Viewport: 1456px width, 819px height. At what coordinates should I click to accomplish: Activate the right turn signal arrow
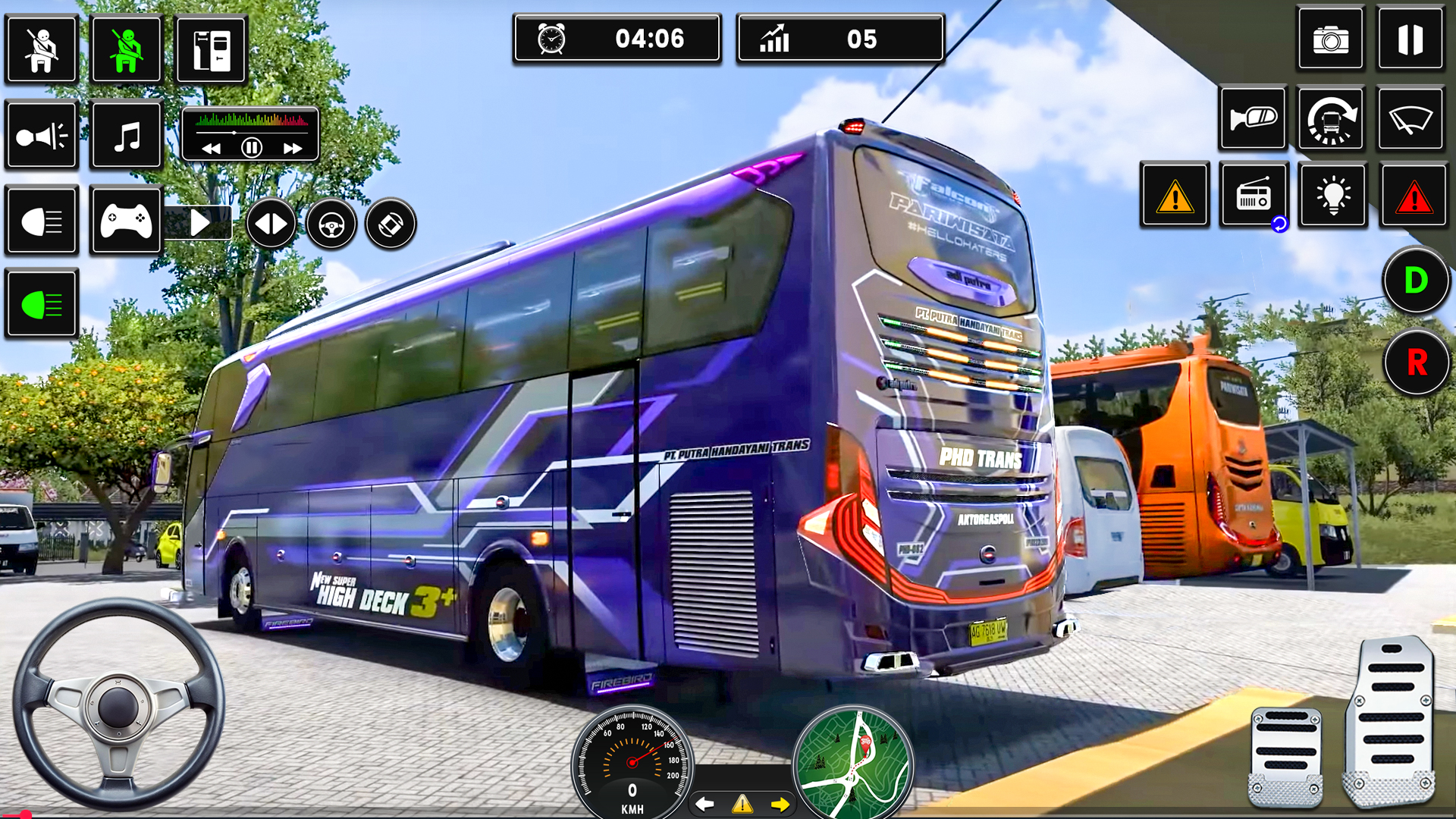coord(780,804)
